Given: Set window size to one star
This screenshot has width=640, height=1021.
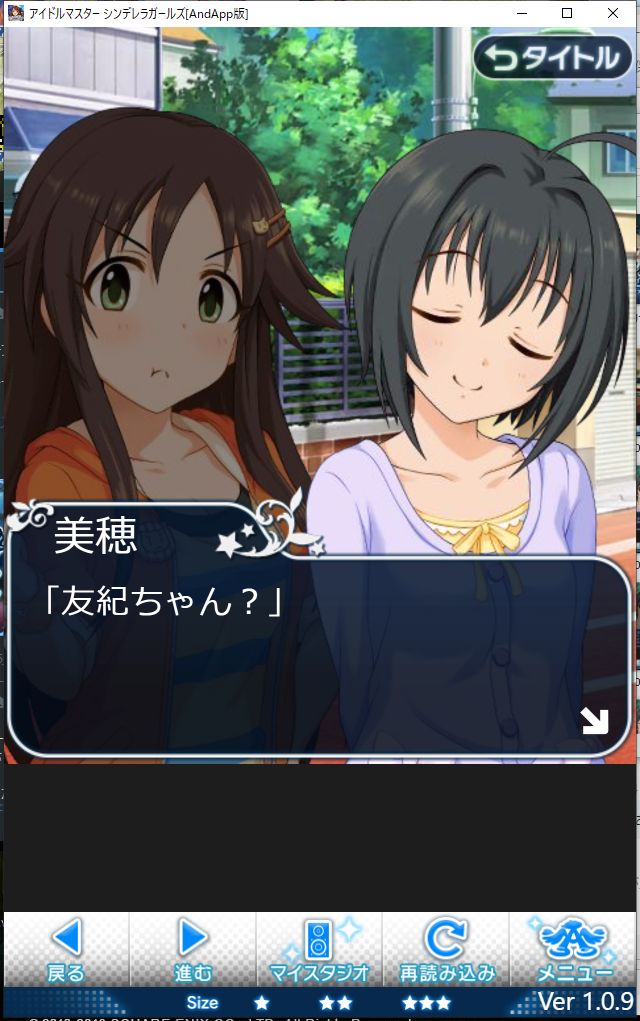Looking at the screenshot, I should click(x=261, y=1002).
